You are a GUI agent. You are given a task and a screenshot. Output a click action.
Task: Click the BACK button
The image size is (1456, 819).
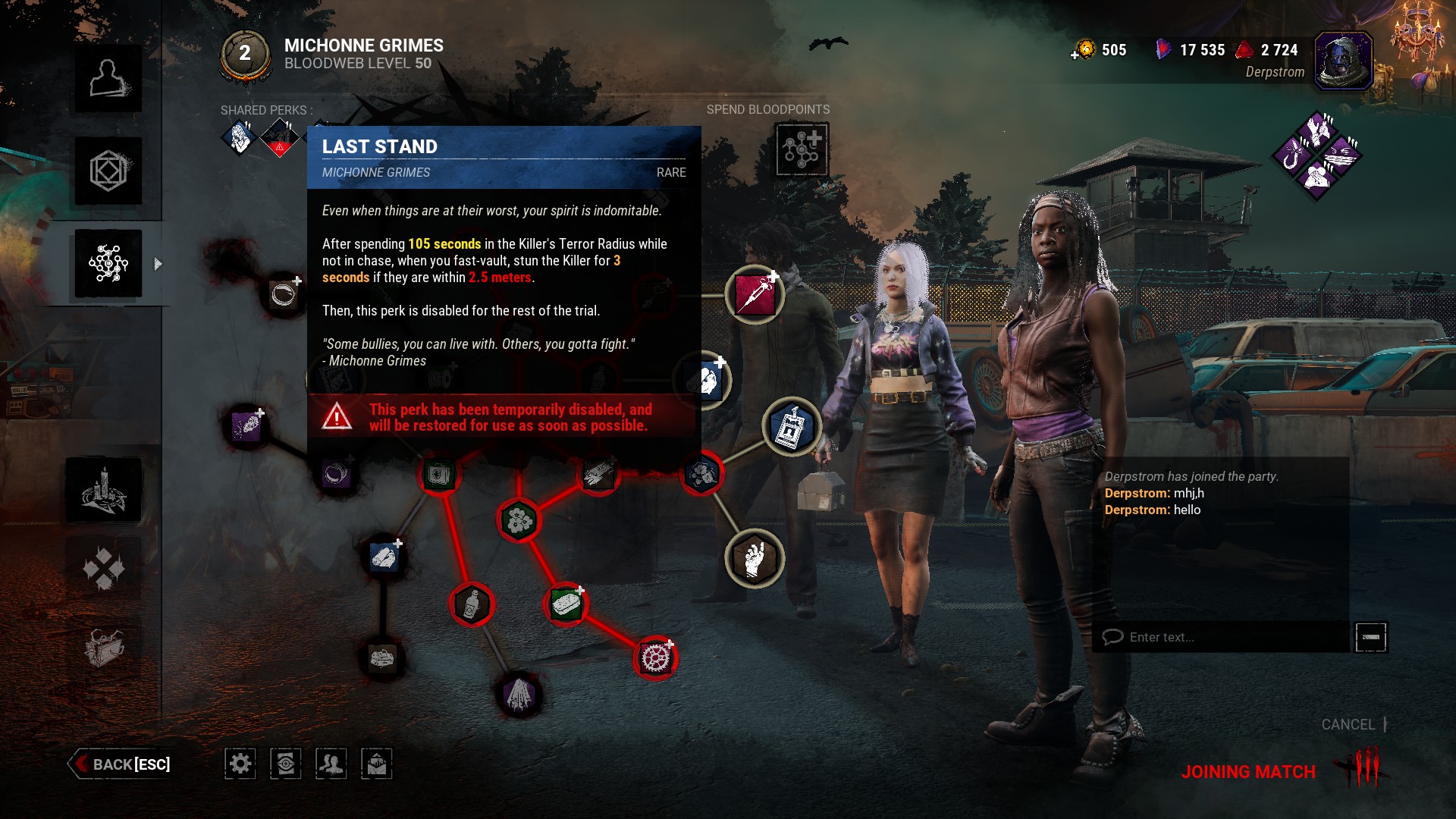(122, 764)
